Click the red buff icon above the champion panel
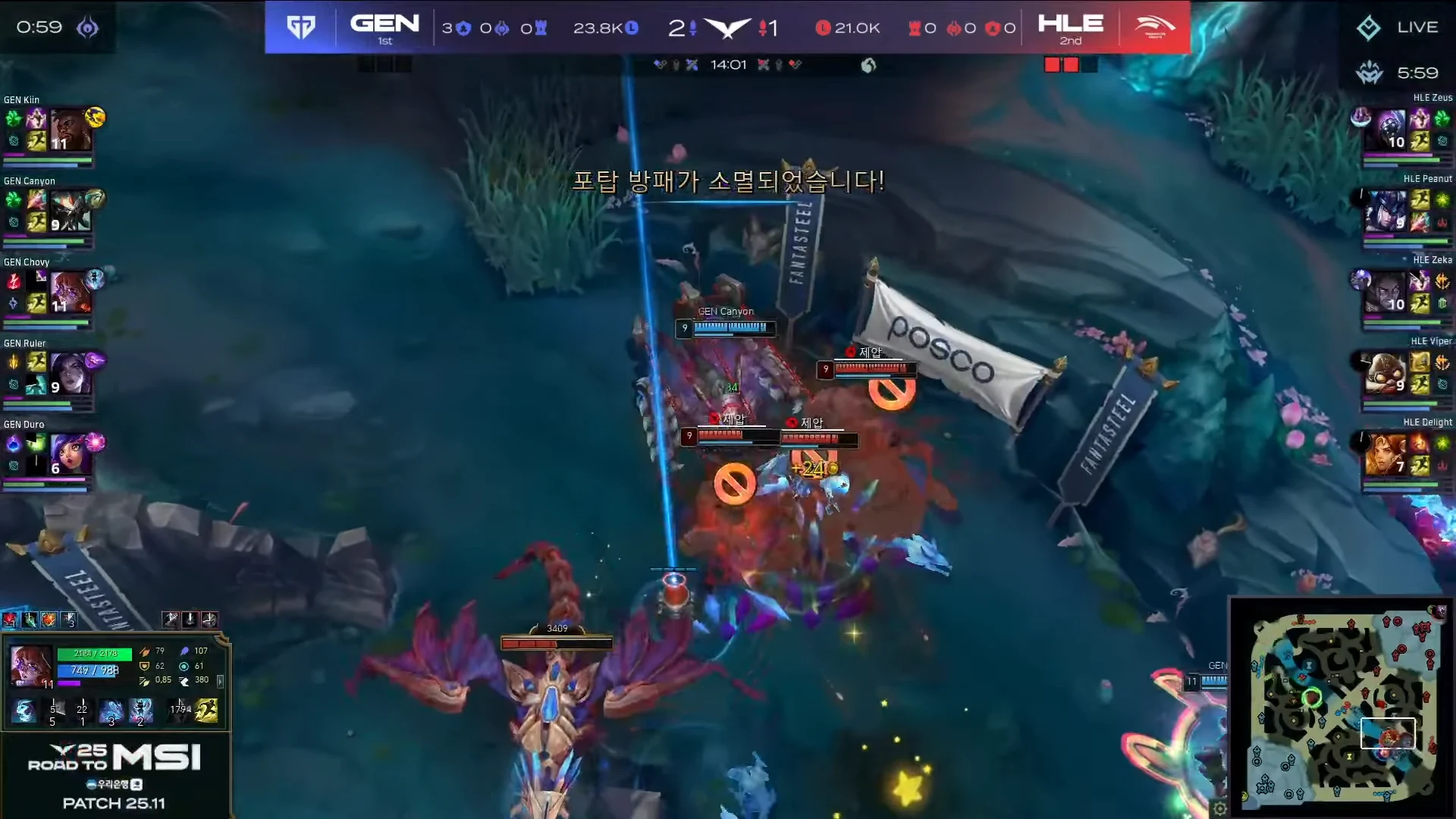The width and height of the screenshot is (1456, 819). 9,620
